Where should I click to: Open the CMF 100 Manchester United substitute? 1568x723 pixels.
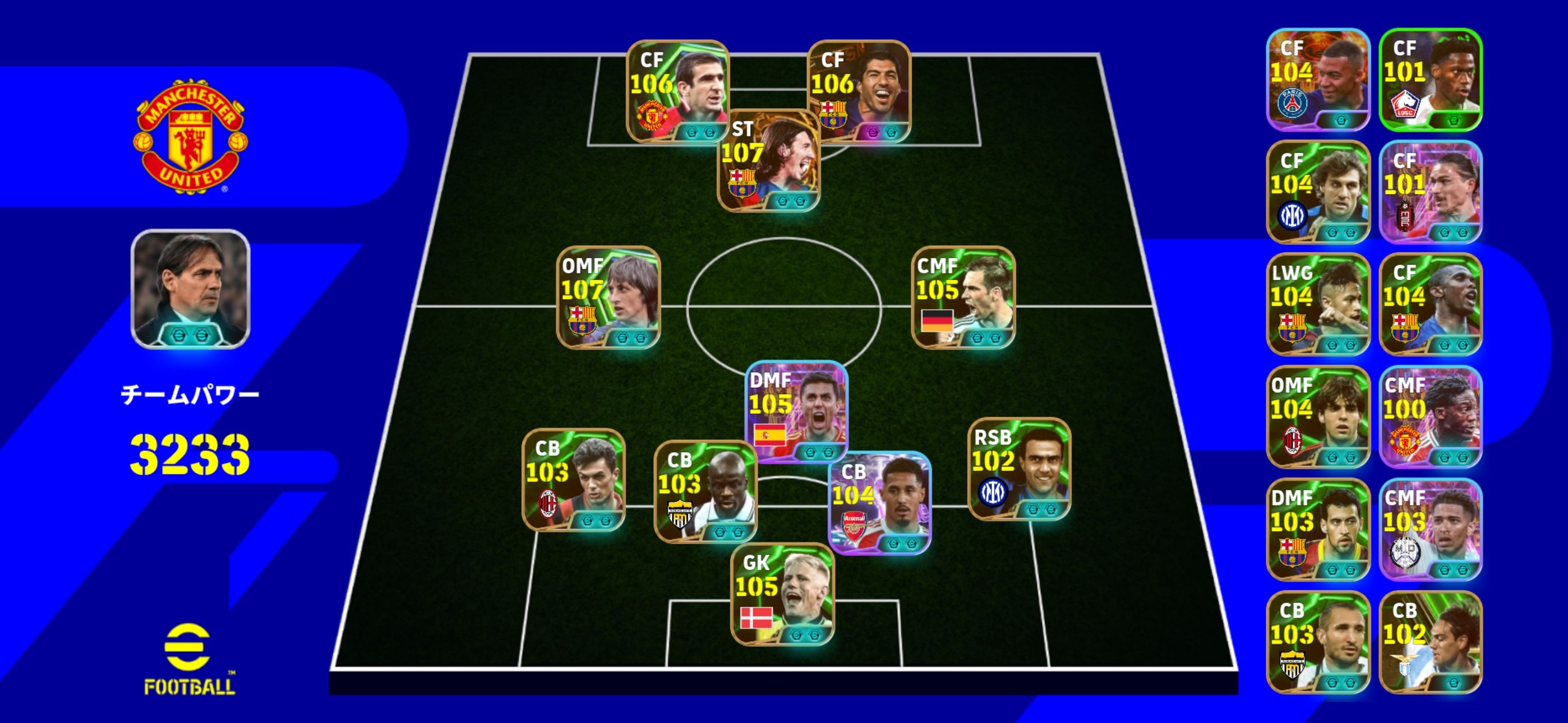pos(1430,417)
